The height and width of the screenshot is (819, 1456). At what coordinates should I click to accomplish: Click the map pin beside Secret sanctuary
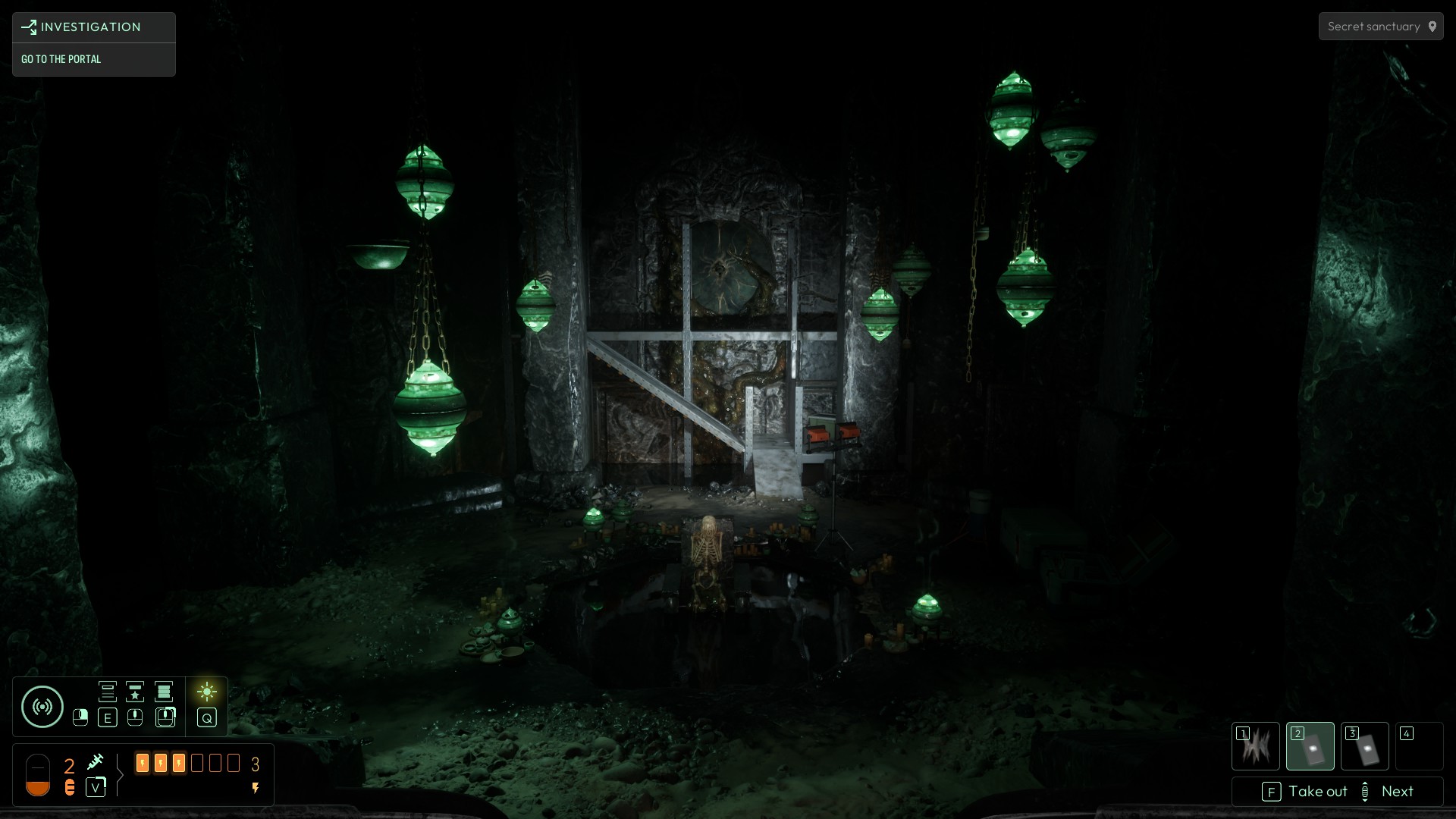click(1433, 26)
